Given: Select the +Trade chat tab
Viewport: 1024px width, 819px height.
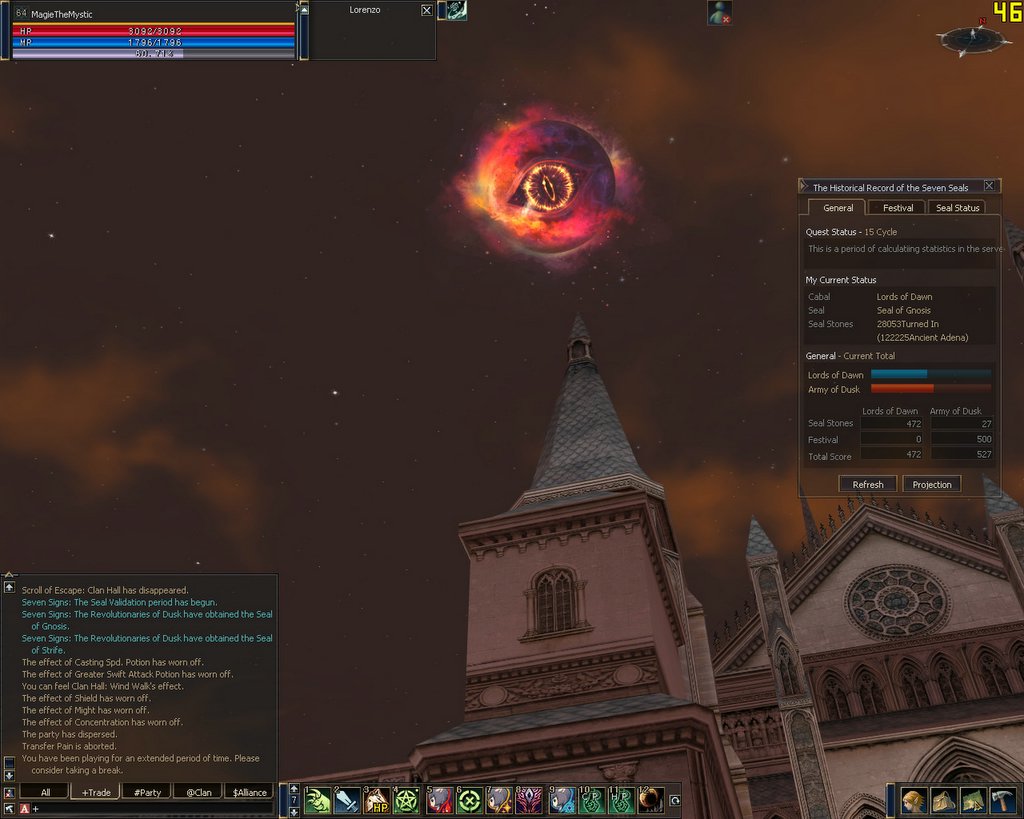Looking at the screenshot, I should 96,792.
